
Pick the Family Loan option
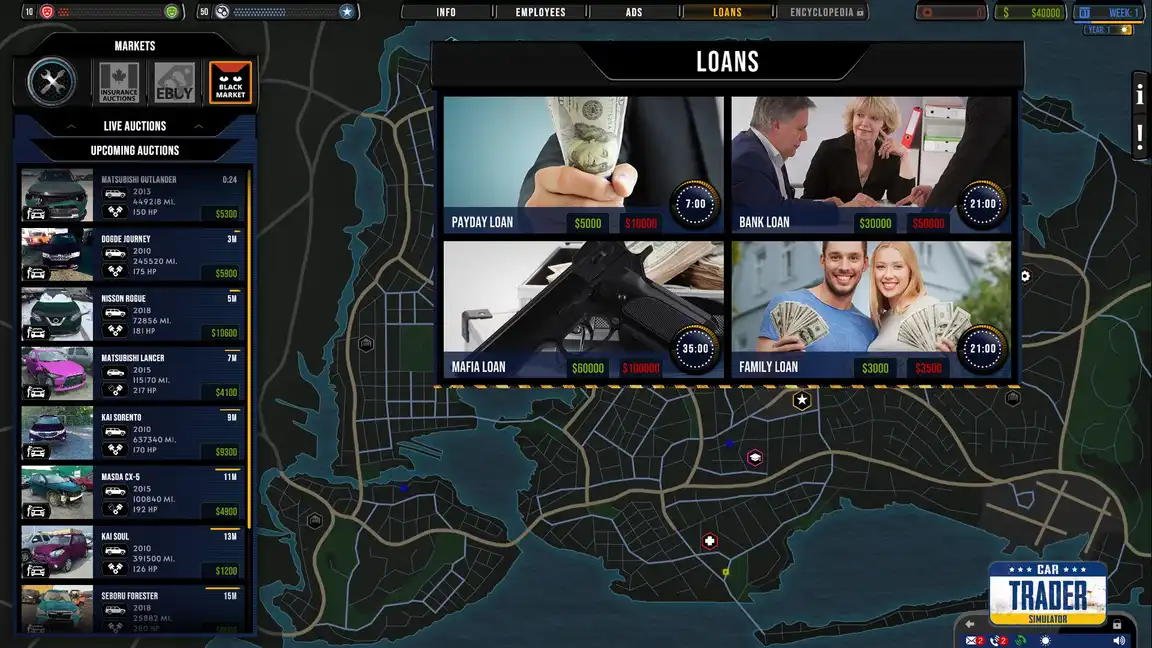[871, 310]
